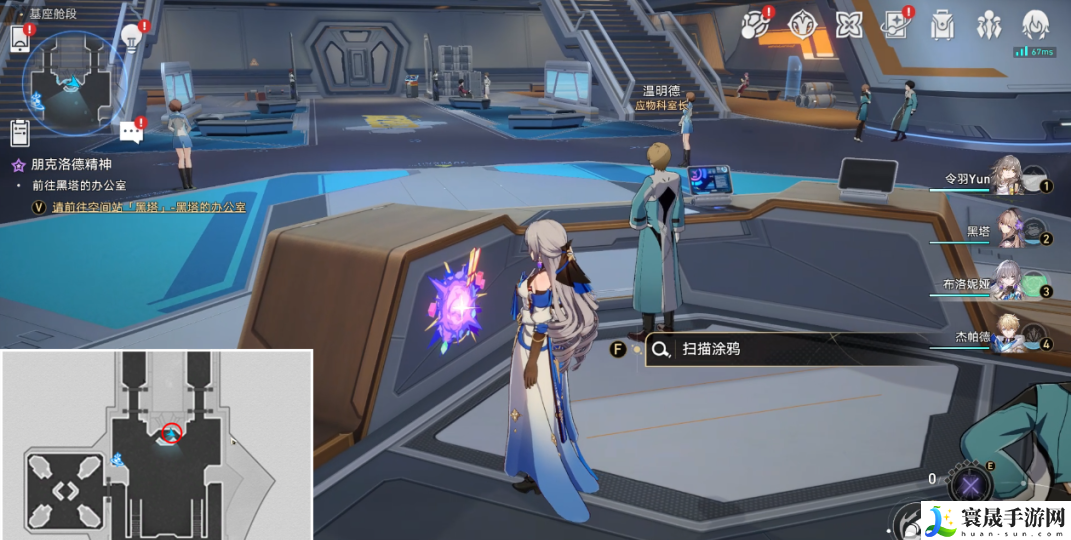Open the backpack inventory icon
Image resolution: width=1071 pixels, height=540 pixels.
[942, 25]
